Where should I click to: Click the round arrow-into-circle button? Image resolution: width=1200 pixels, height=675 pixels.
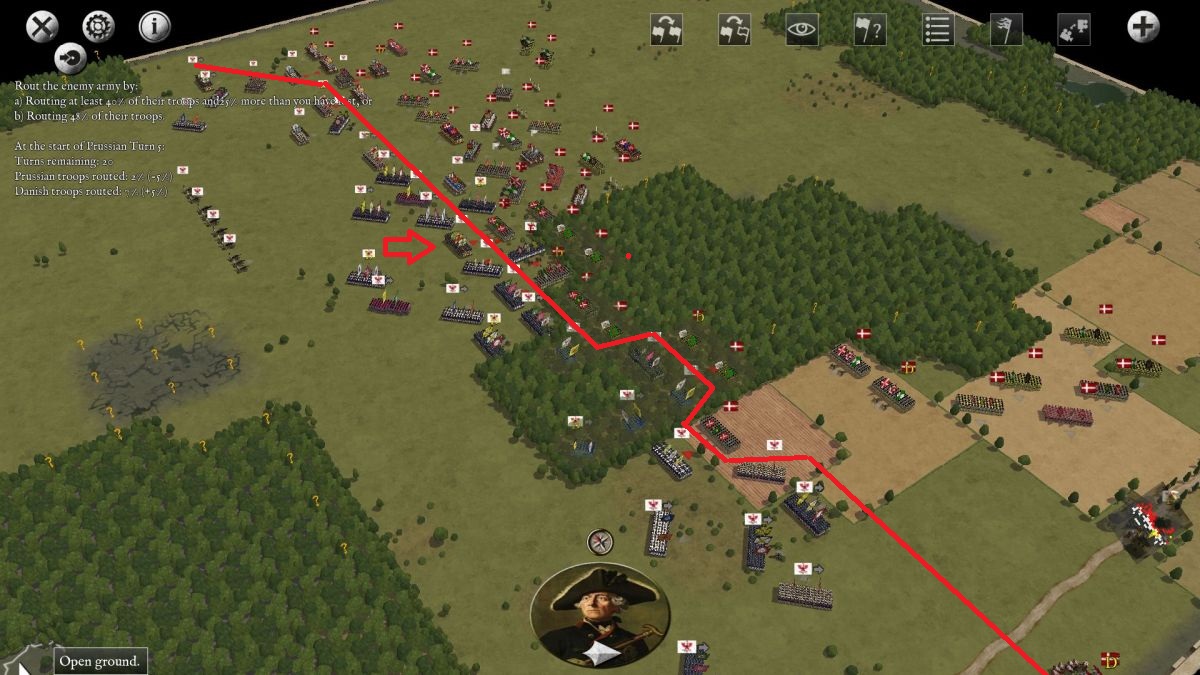70,57
